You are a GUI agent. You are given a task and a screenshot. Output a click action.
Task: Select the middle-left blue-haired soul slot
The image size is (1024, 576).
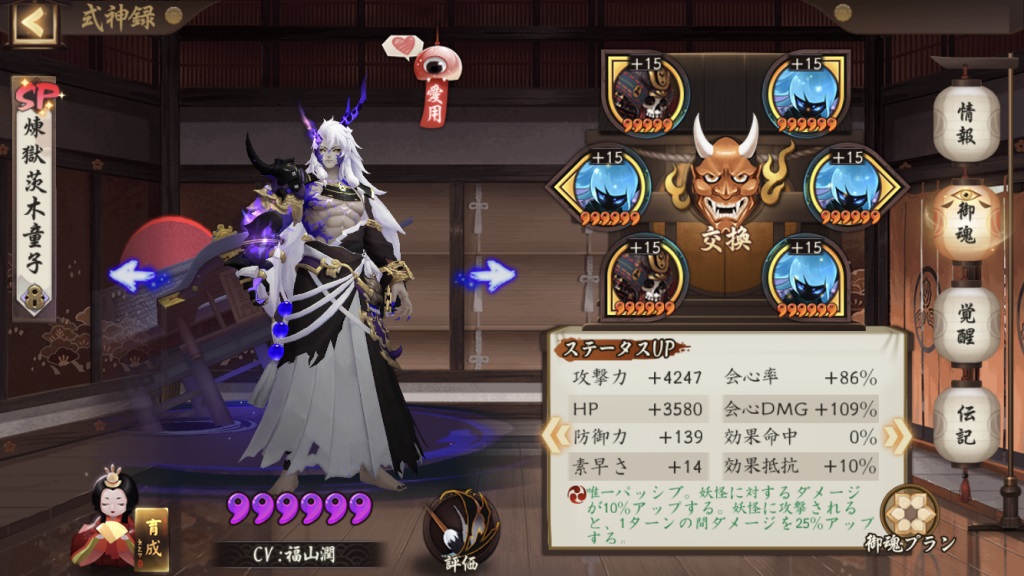point(599,187)
